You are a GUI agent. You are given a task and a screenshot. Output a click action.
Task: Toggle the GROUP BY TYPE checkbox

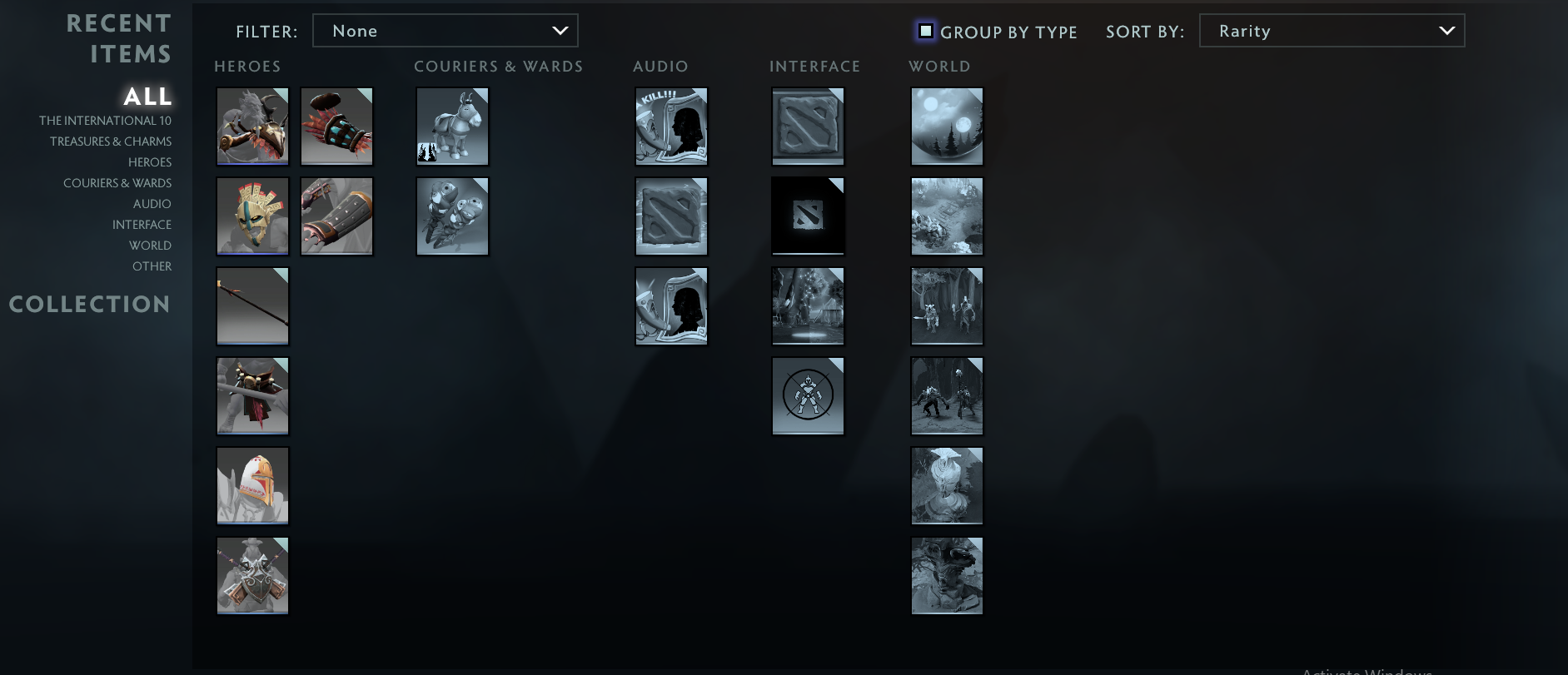tap(926, 31)
